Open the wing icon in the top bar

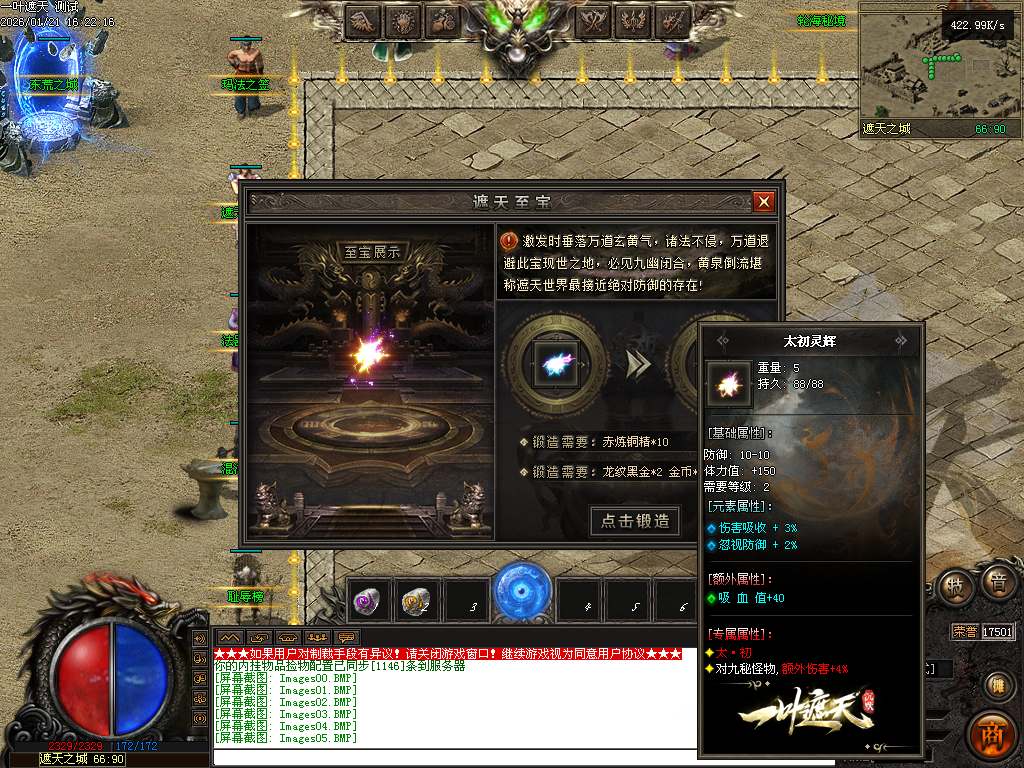pyautogui.click(x=363, y=20)
